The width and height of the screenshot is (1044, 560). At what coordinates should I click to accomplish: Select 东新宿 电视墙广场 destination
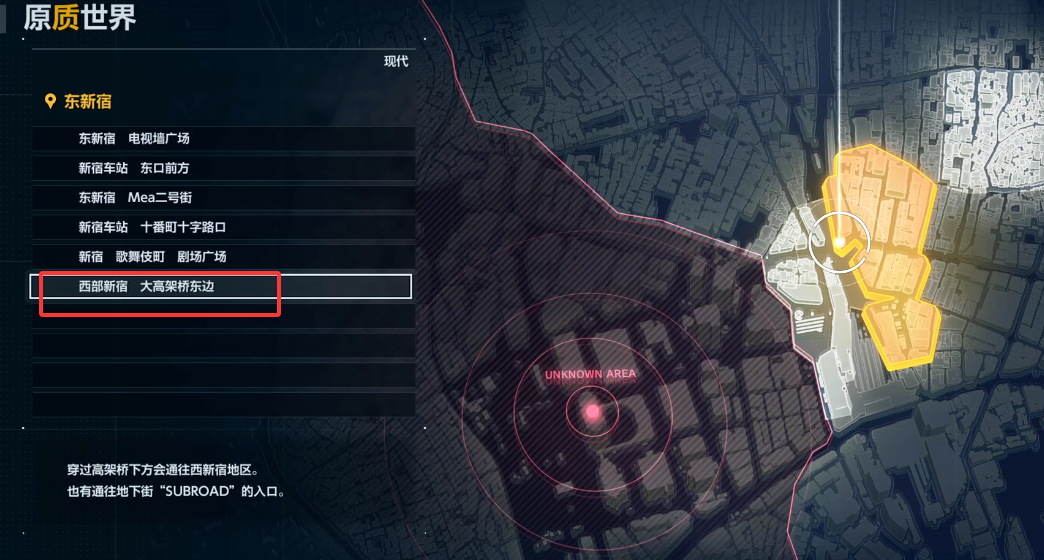coord(134,138)
